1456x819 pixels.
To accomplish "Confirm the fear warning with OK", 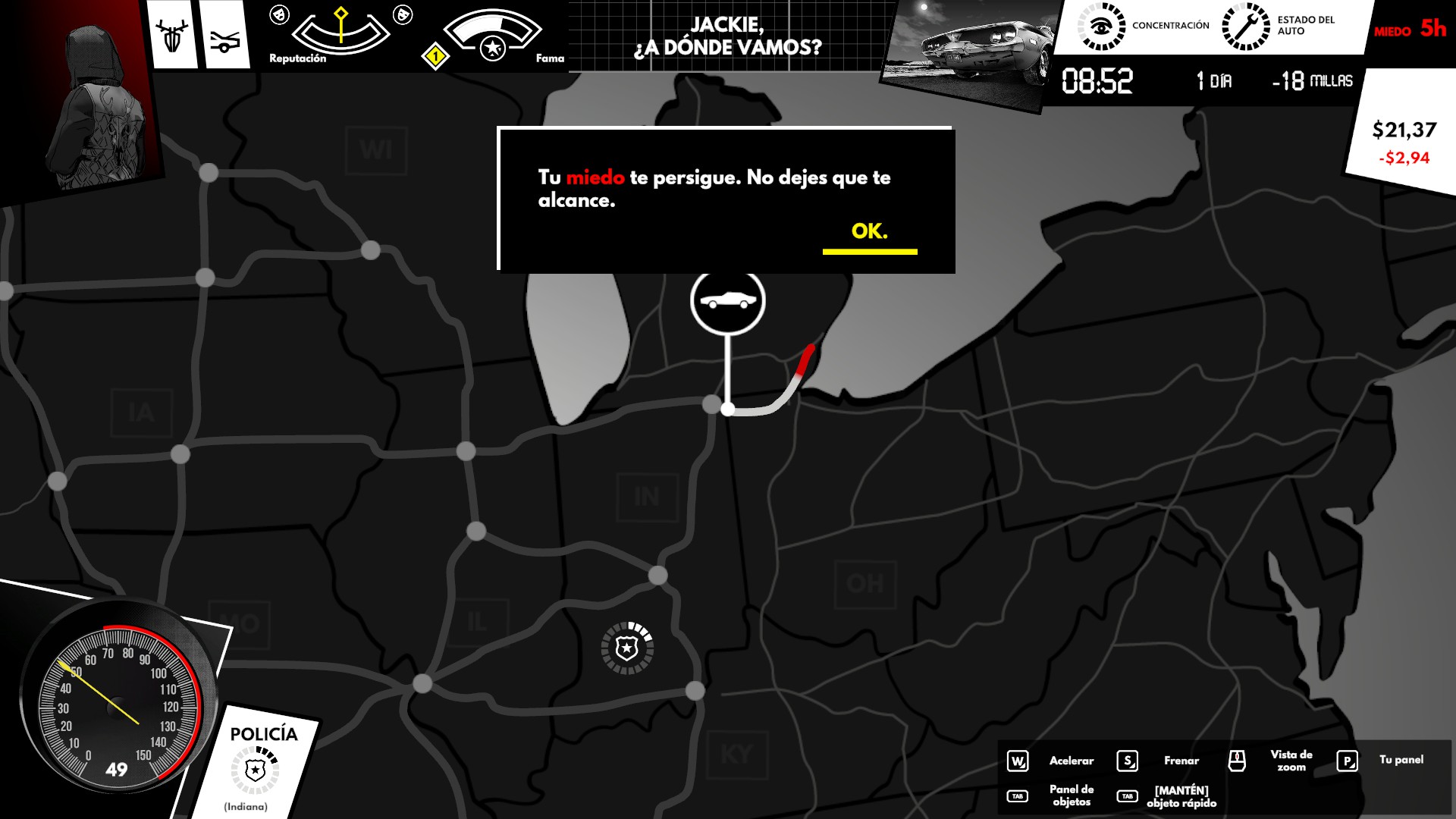I will click(x=869, y=232).
